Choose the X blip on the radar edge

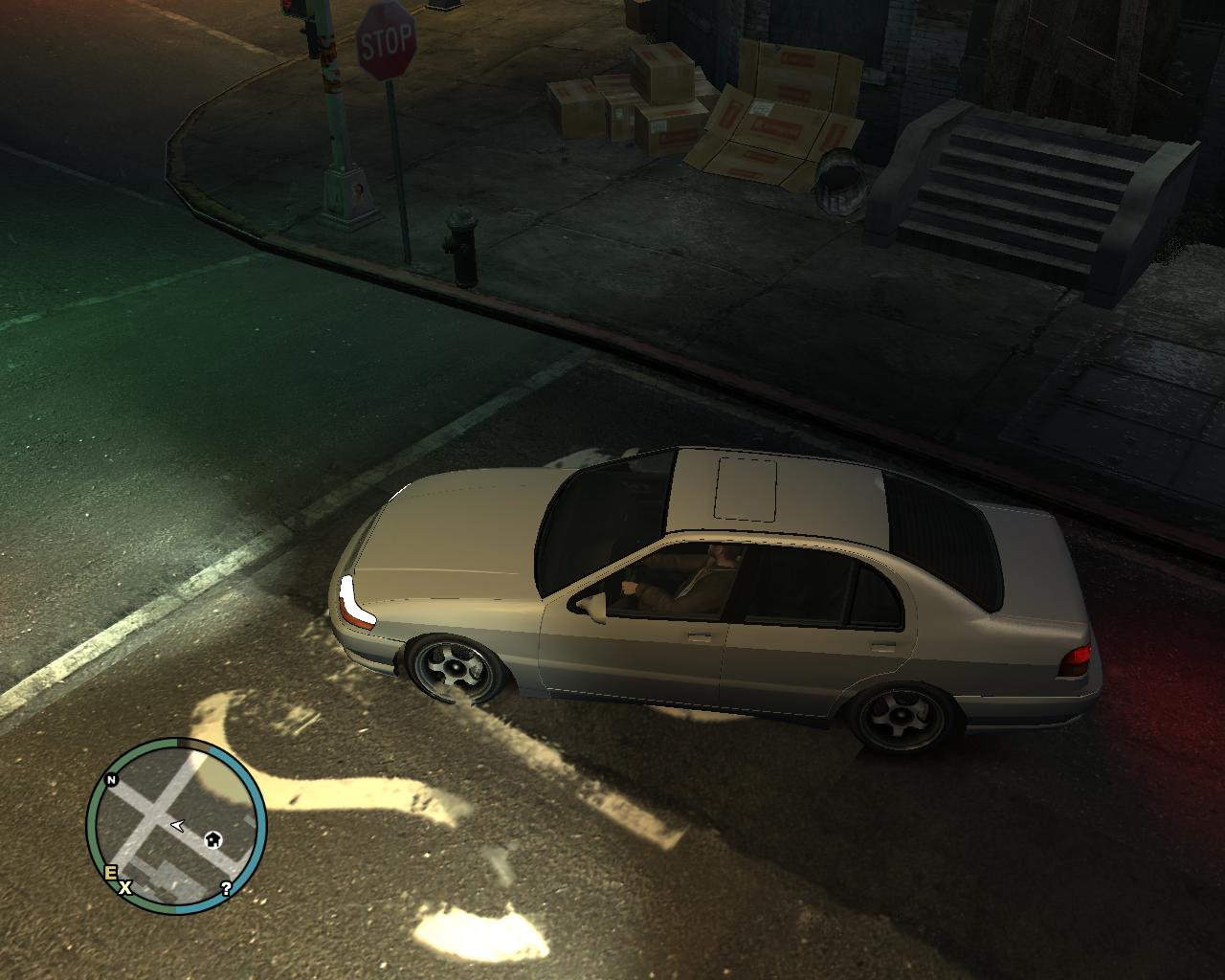[x=124, y=888]
